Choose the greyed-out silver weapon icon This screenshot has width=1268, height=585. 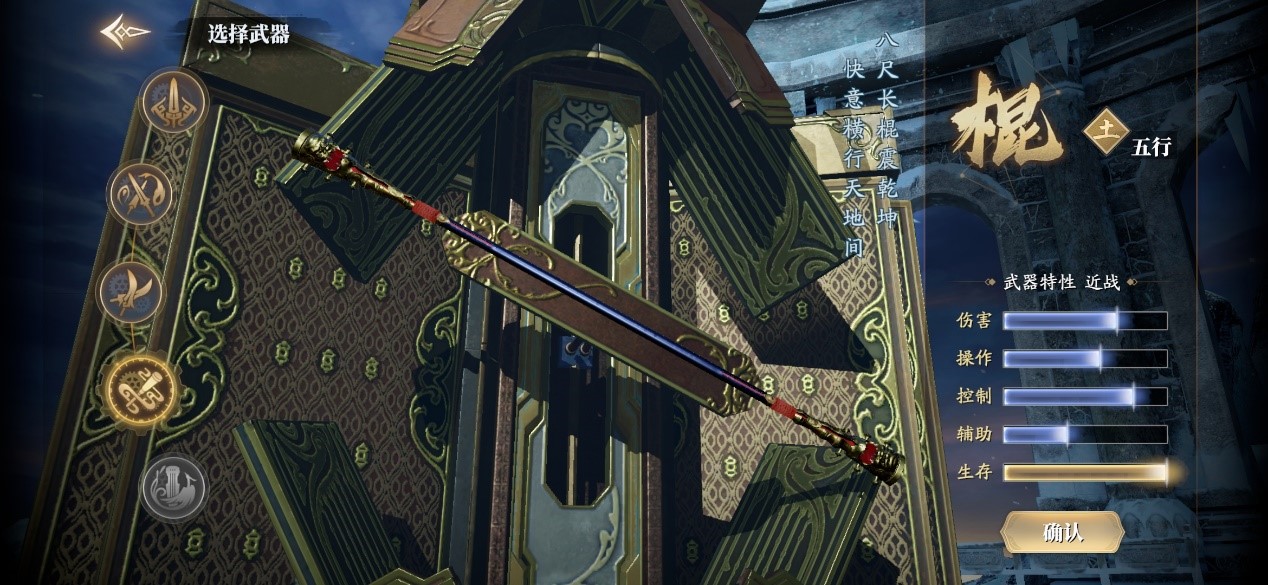(x=173, y=488)
